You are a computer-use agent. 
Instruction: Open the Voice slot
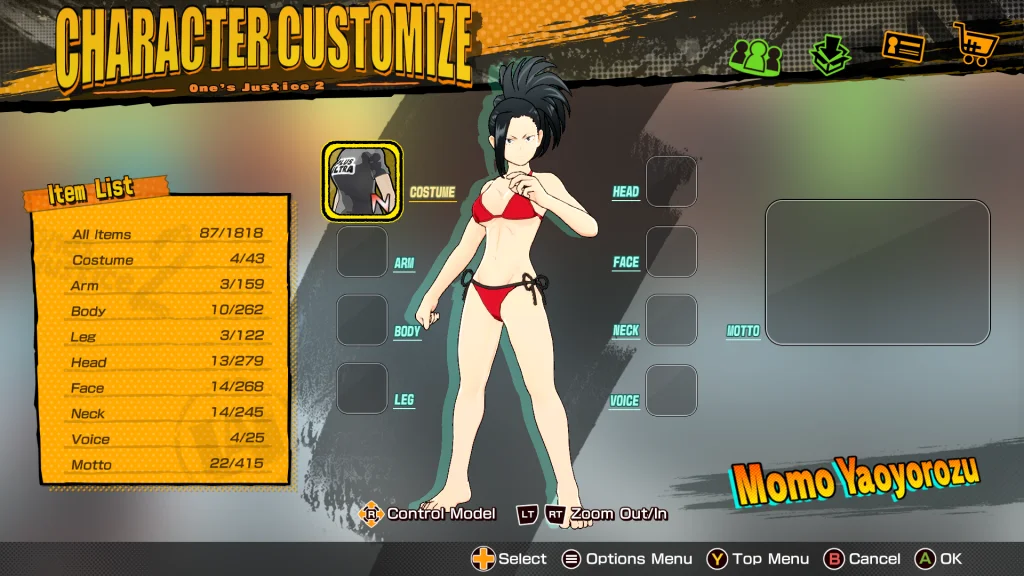[671, 390]
